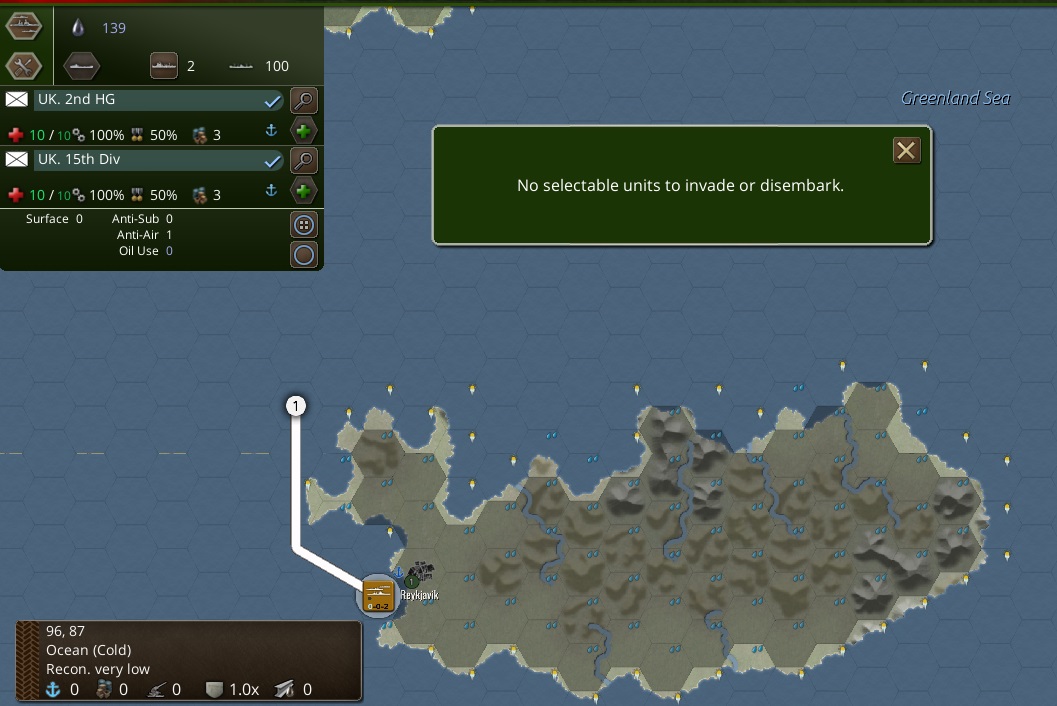
Task: Click the ship silhouette hexagon icon
Action: pyautogui.click(x=82, y=66)
